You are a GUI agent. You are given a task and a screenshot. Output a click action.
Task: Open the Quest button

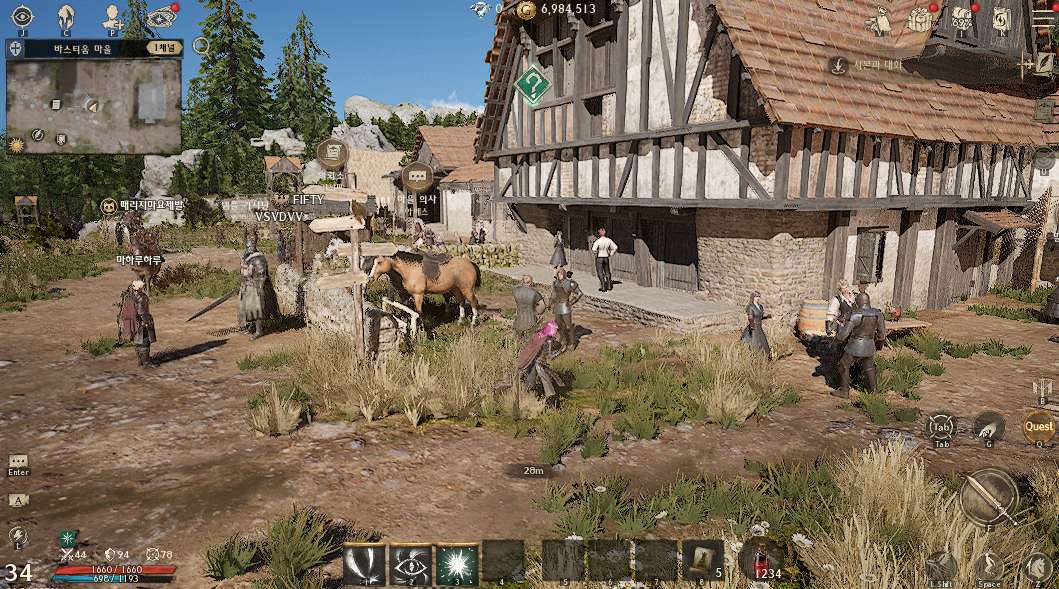(x=1039, y=428)
